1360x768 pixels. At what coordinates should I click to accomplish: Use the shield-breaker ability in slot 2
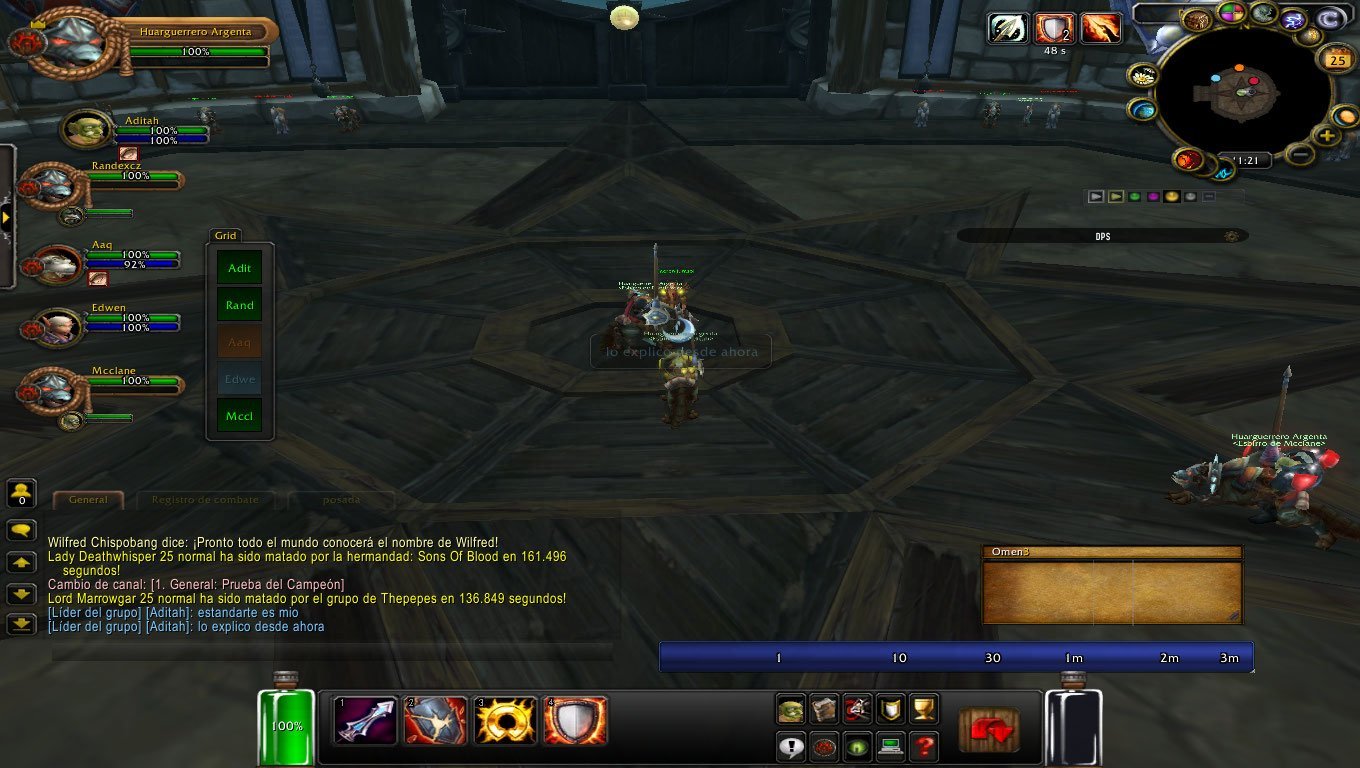coord(436,720)
